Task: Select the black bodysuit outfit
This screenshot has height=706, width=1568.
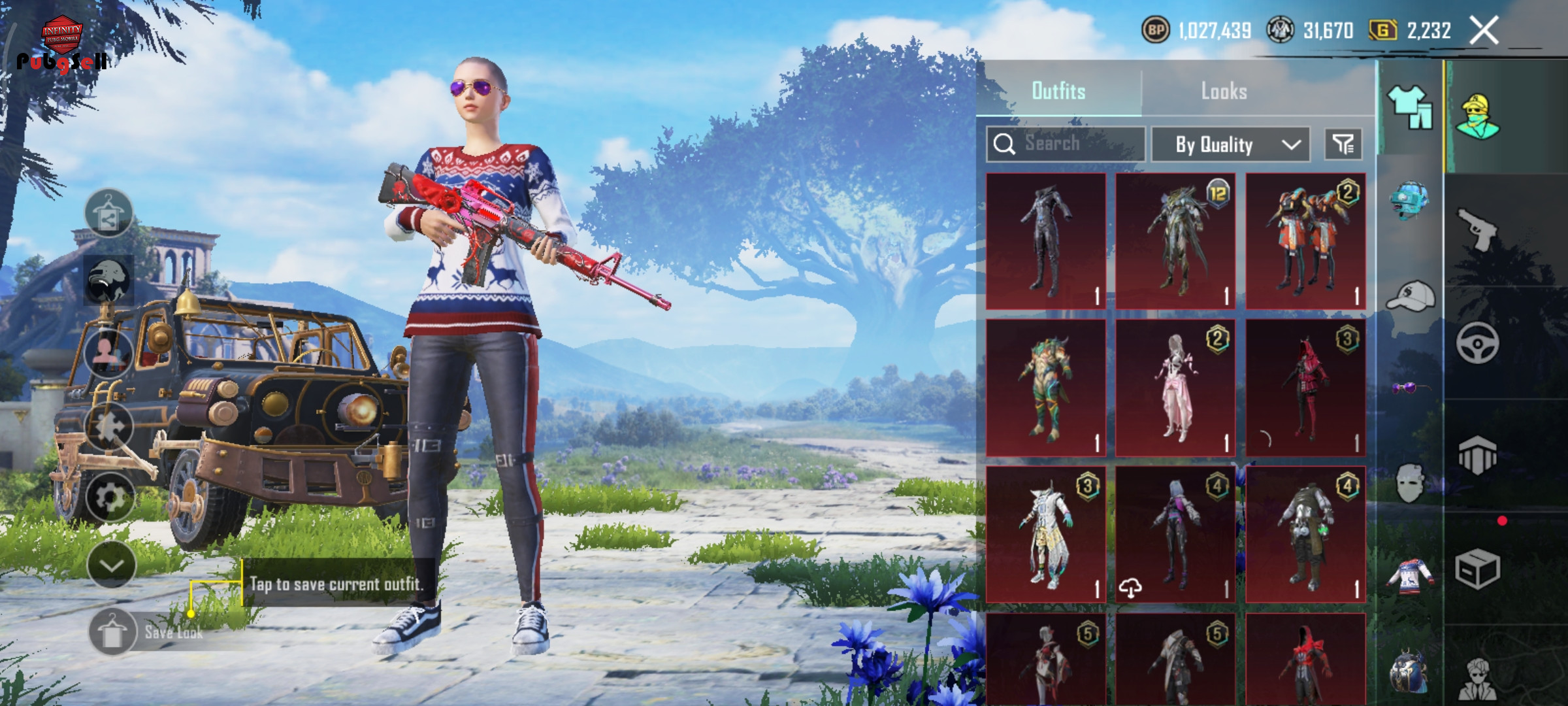Action: pos(1045,241)
